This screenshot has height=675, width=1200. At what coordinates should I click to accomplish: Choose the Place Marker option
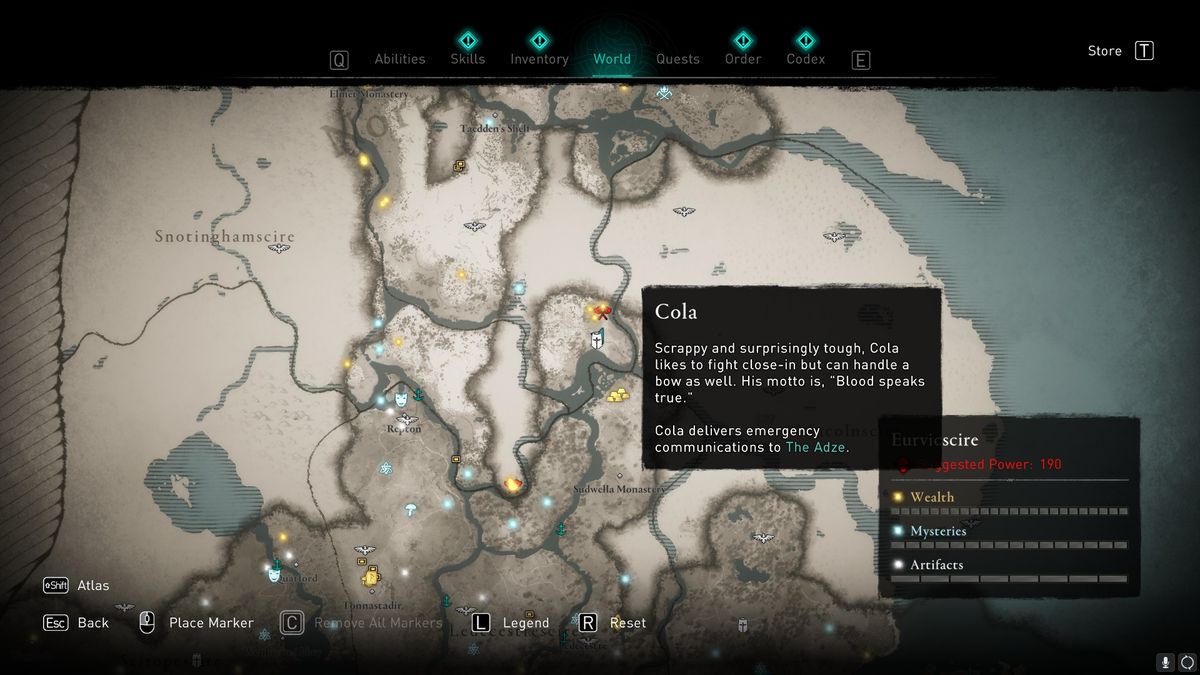(211, 623)
